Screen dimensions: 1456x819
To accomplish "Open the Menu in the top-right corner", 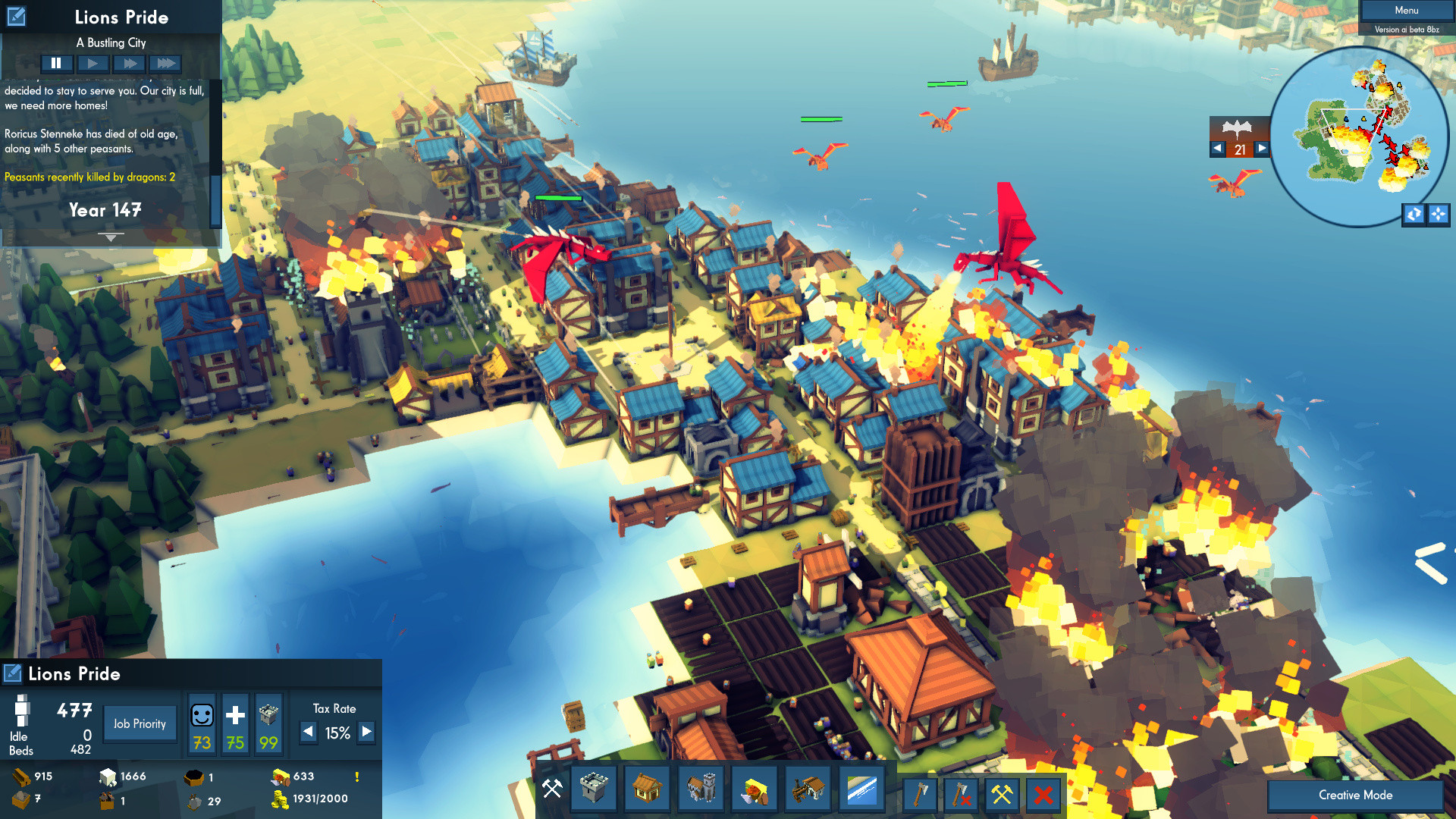I will tap(1406, 10).
